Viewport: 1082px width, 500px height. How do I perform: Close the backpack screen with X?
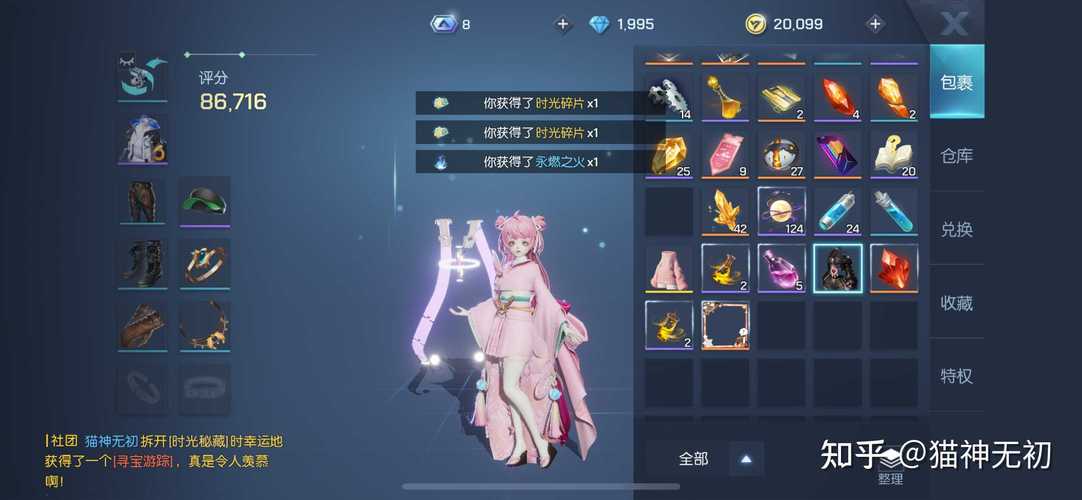point(955,23)
